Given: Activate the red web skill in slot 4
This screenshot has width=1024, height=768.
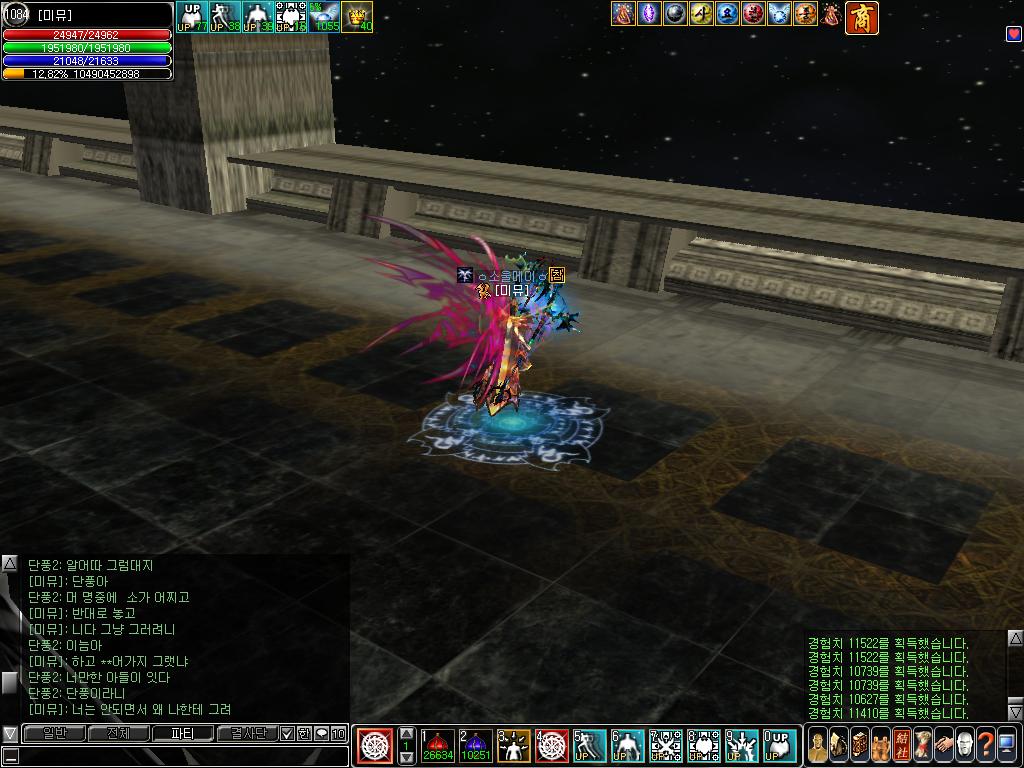Looking at the screenshot, I should pyautogui.click(x=552, y=746).
